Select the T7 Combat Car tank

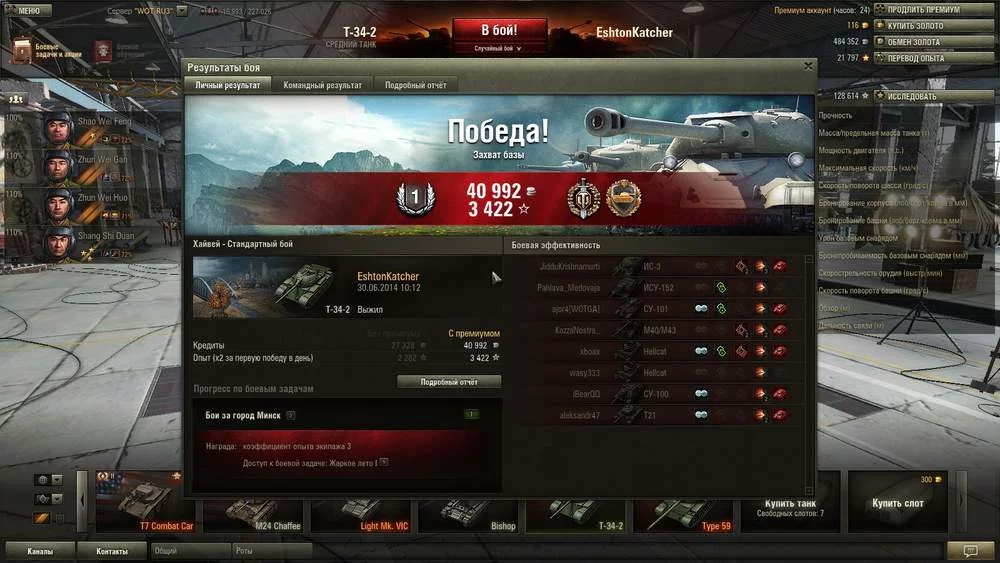pos(146,501)
